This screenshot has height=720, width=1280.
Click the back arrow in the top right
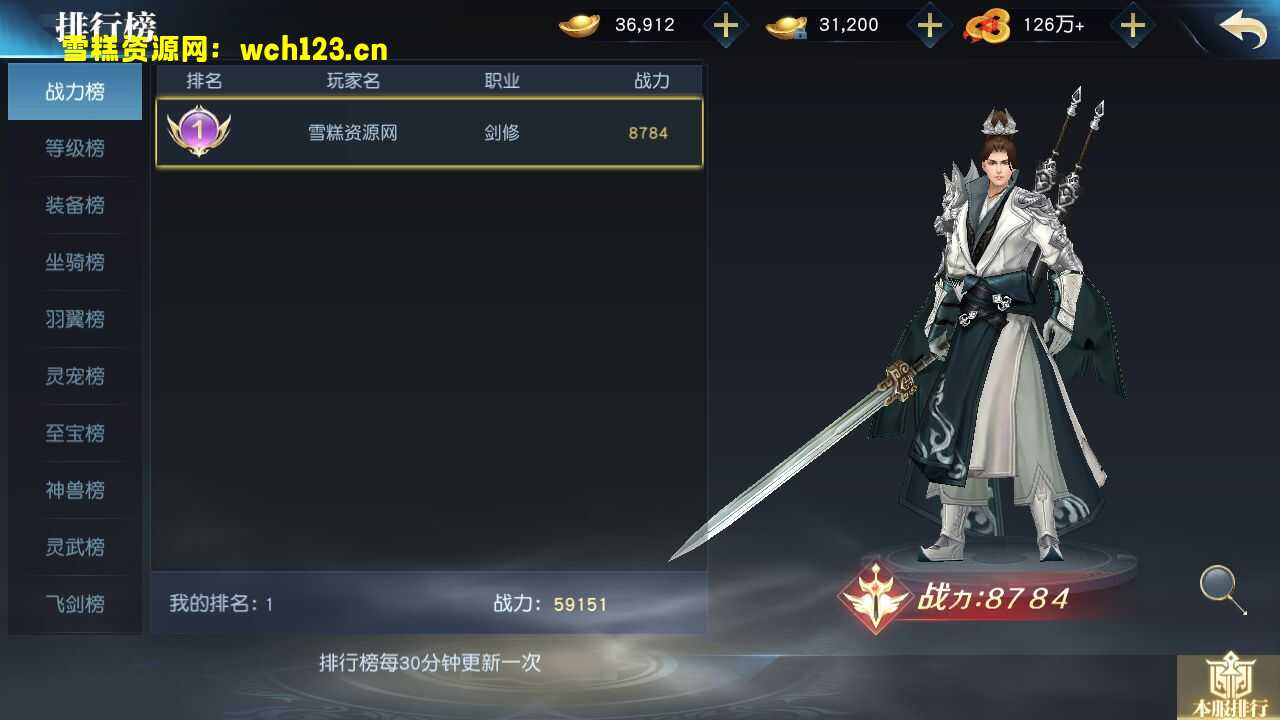pos(1243,30)
